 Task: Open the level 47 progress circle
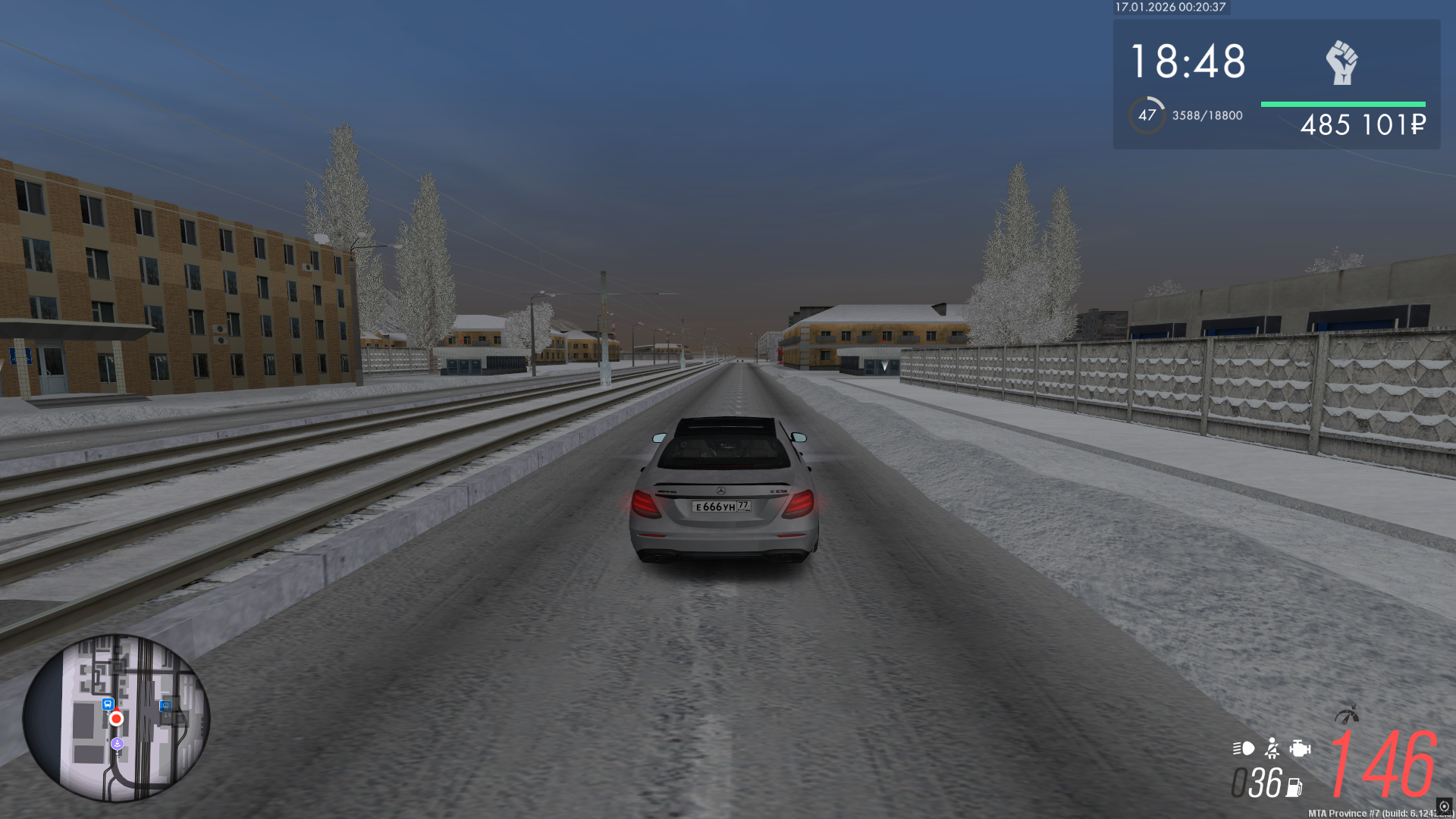(1147, 115)
